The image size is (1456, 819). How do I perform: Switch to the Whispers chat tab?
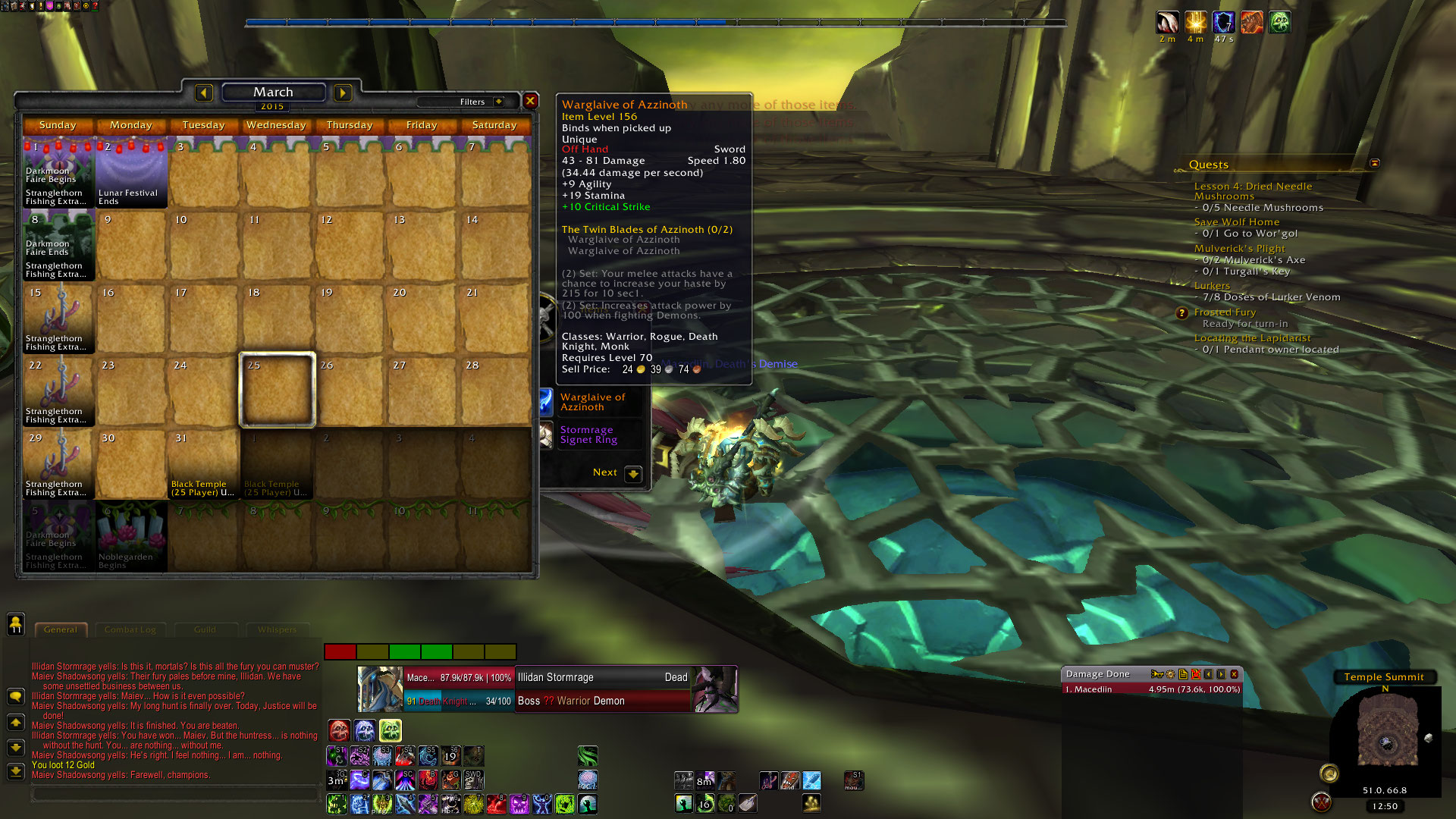click(277, 629)
